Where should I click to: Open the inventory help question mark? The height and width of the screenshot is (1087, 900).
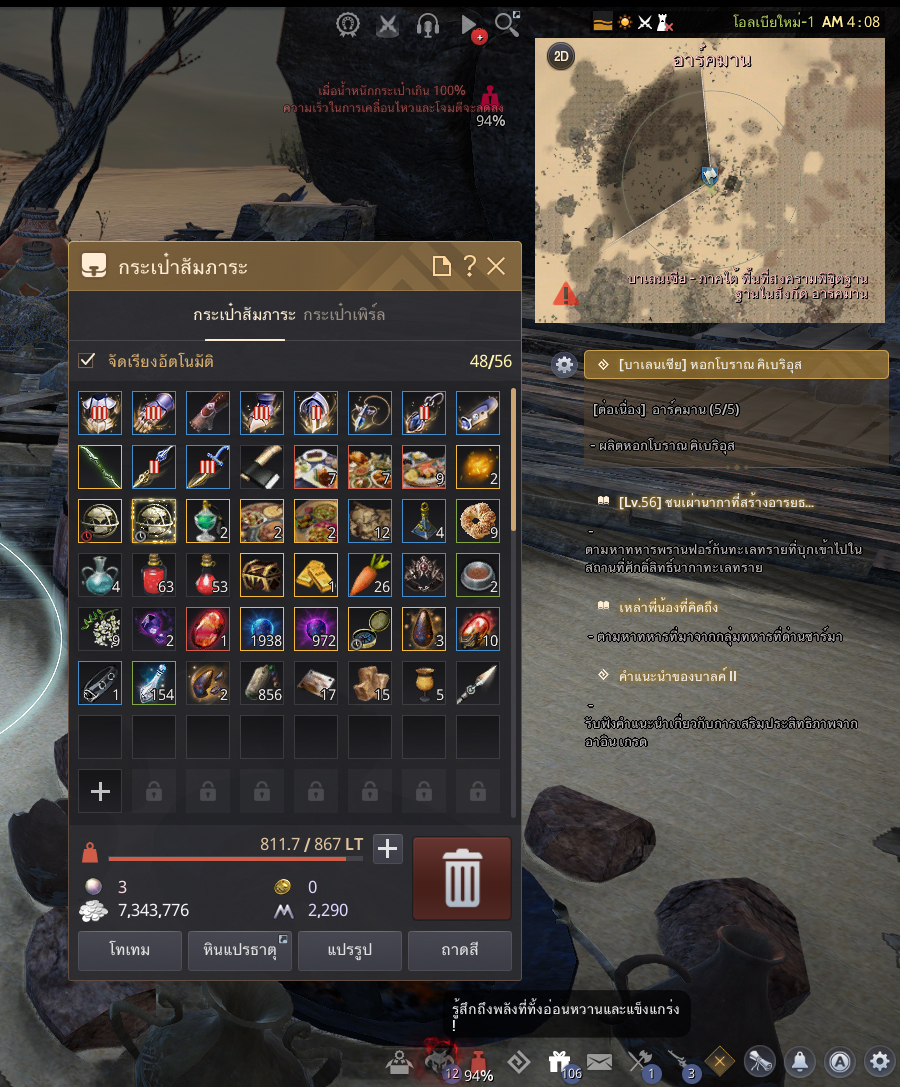(x=469, y=266)
